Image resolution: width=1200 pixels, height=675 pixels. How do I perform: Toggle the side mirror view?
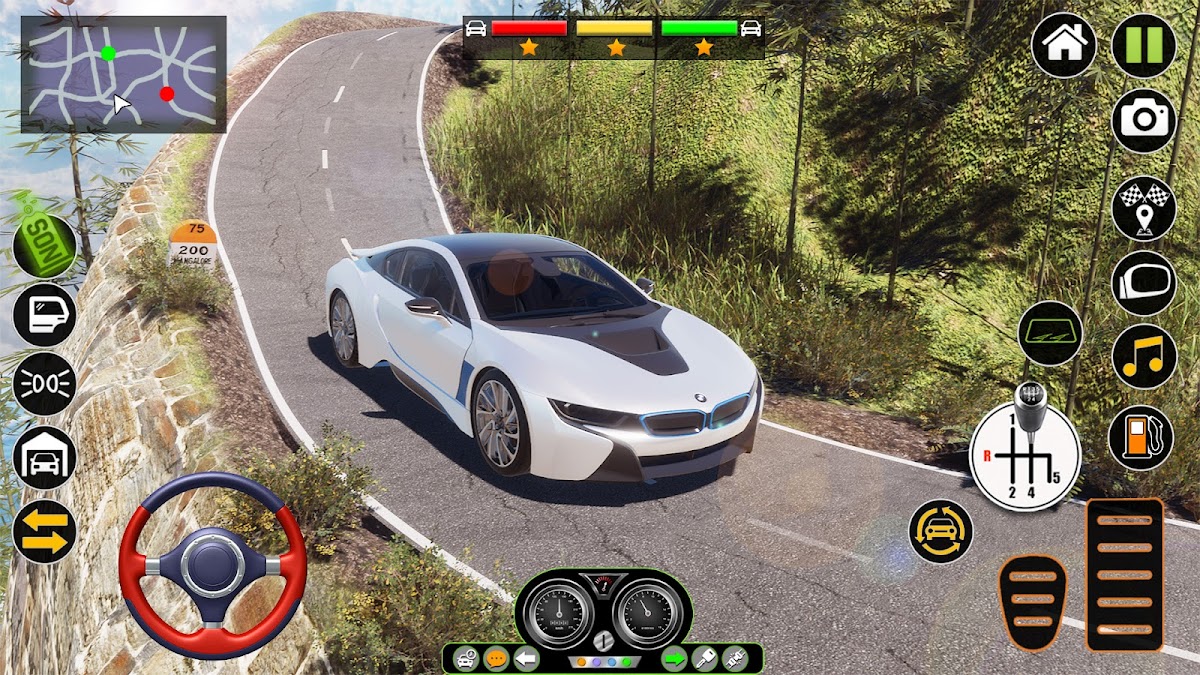1144,283
